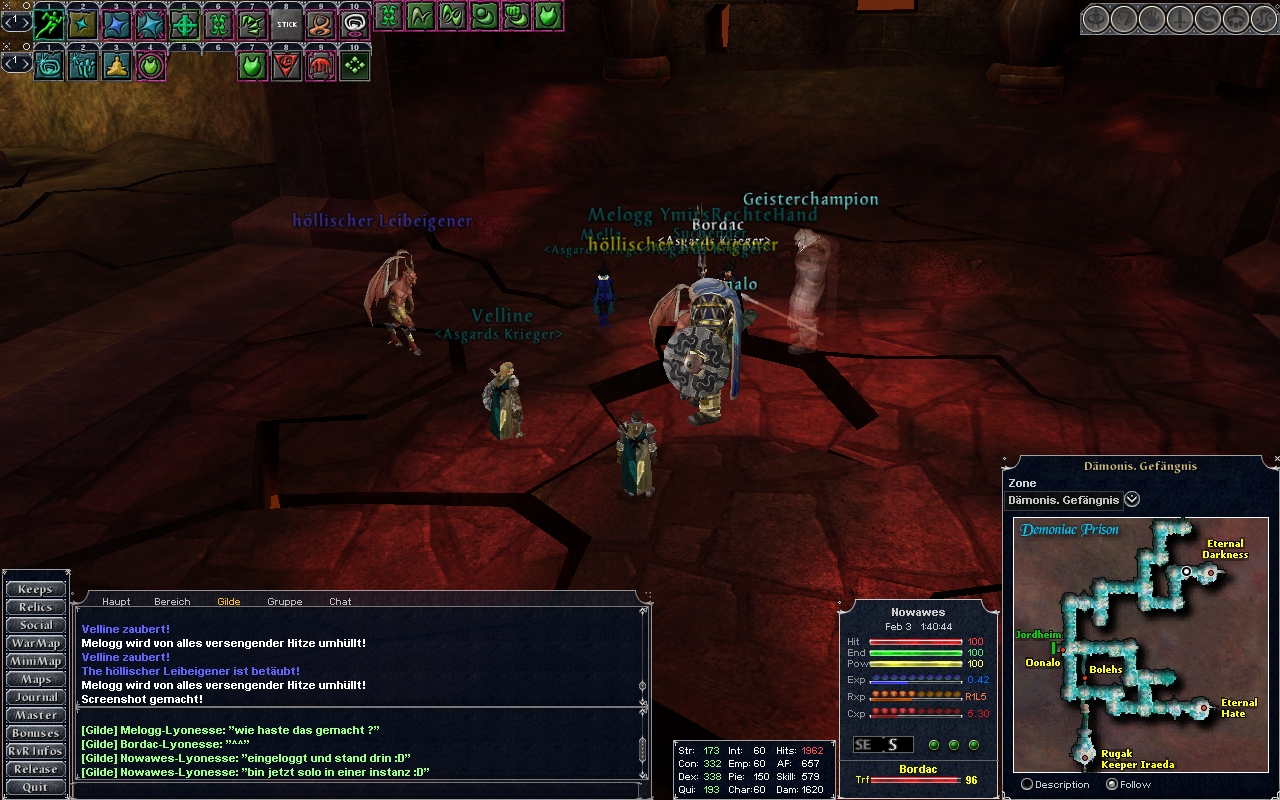This screenshot has height=800, width=1280.
Task: Open the Bonuses window
Action: pos(36,733)
